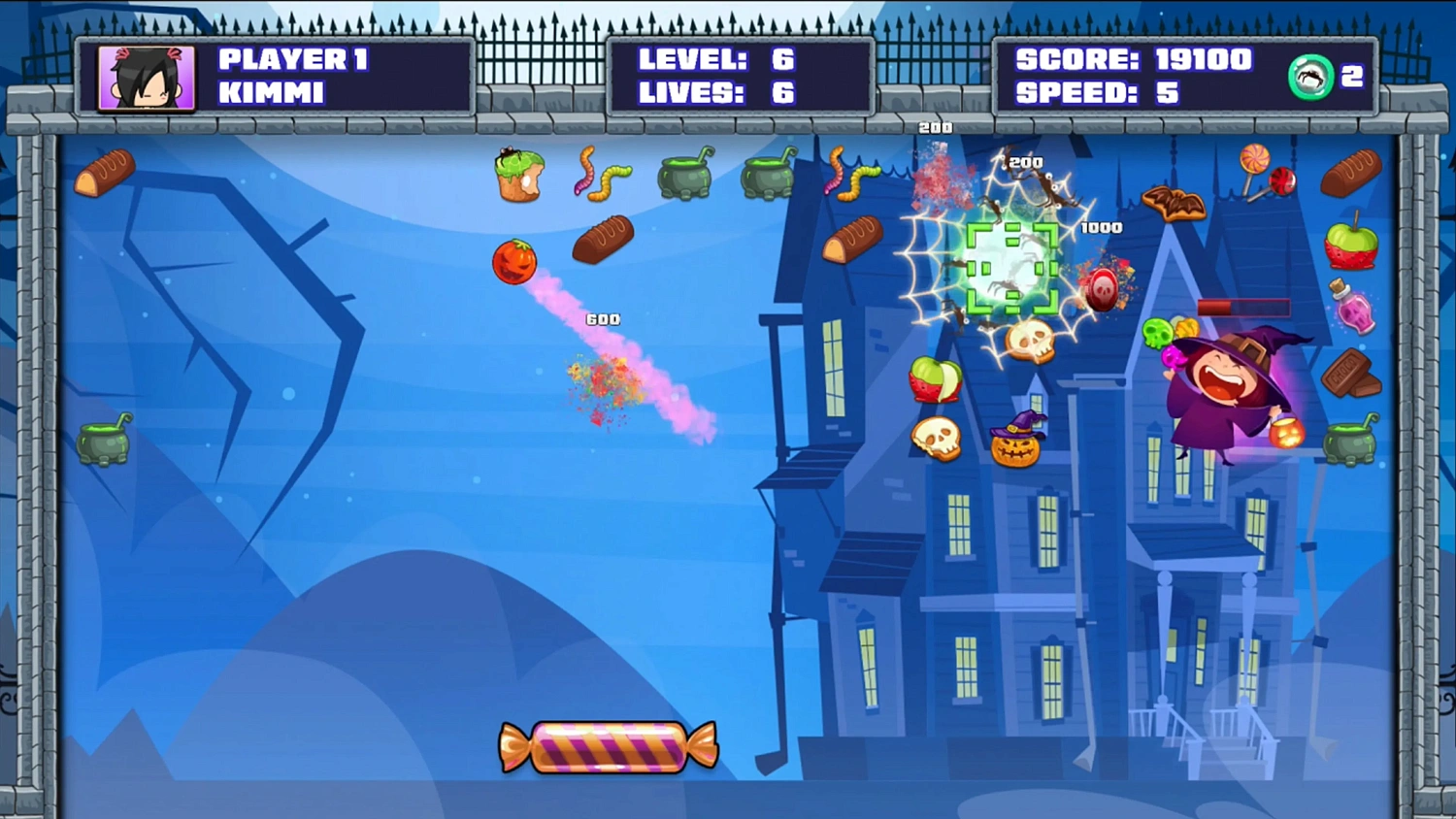Select the witch hat pumpkin brick
The height and width of the screenshot is (819, 1456).
1016,440
